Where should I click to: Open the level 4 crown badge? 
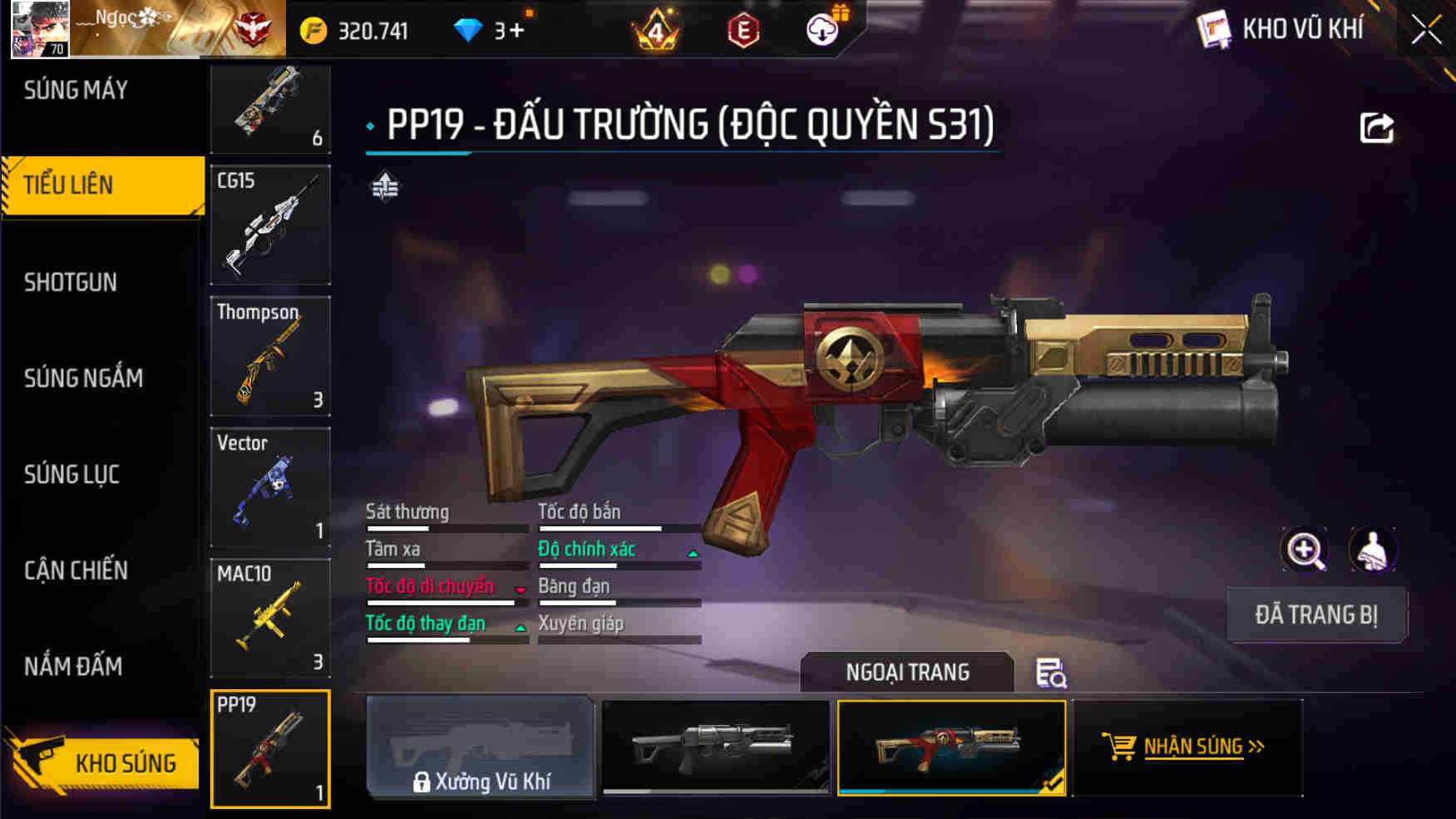[x=656, y=29]
